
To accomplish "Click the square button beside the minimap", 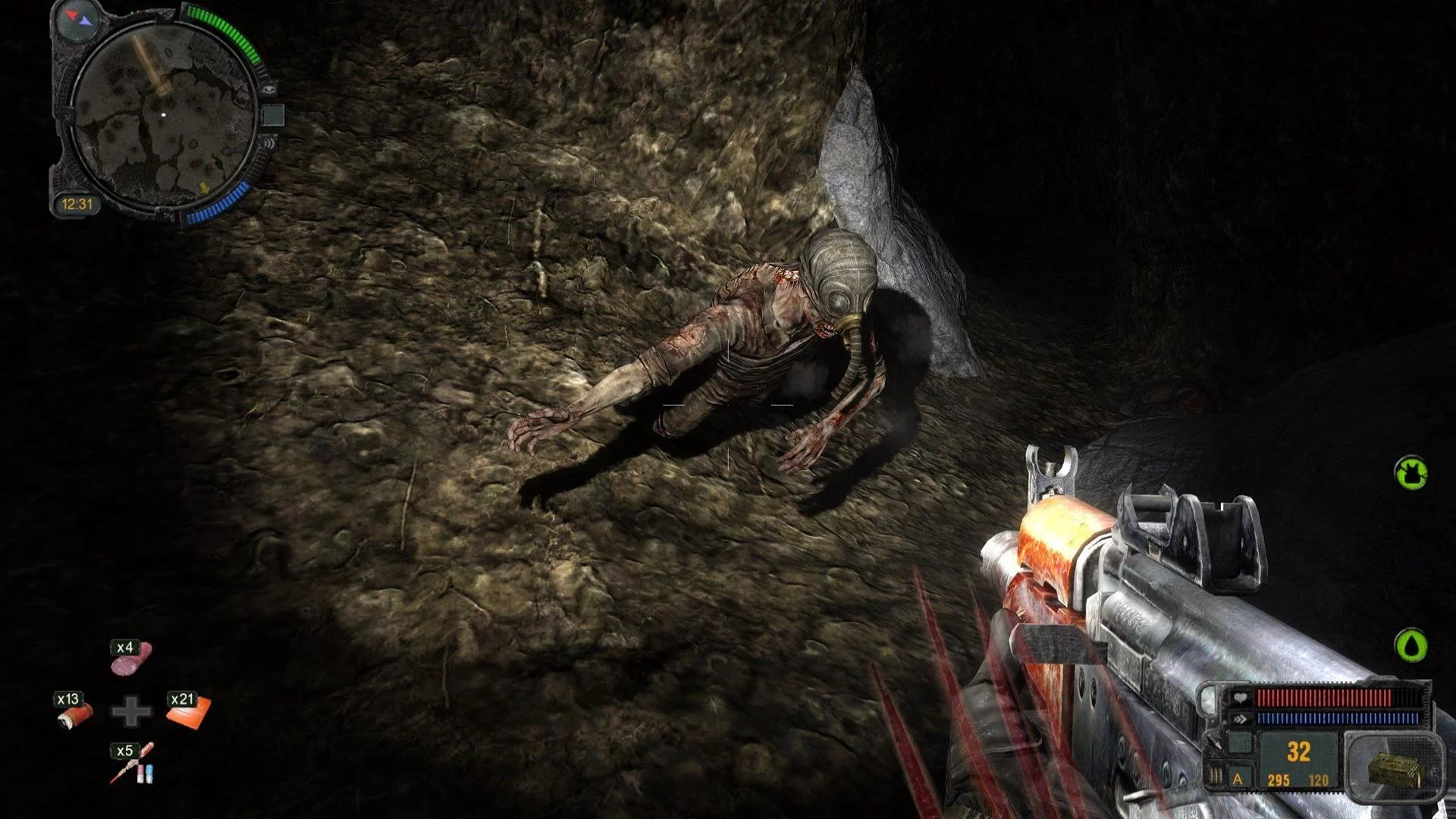I will 272,115.
